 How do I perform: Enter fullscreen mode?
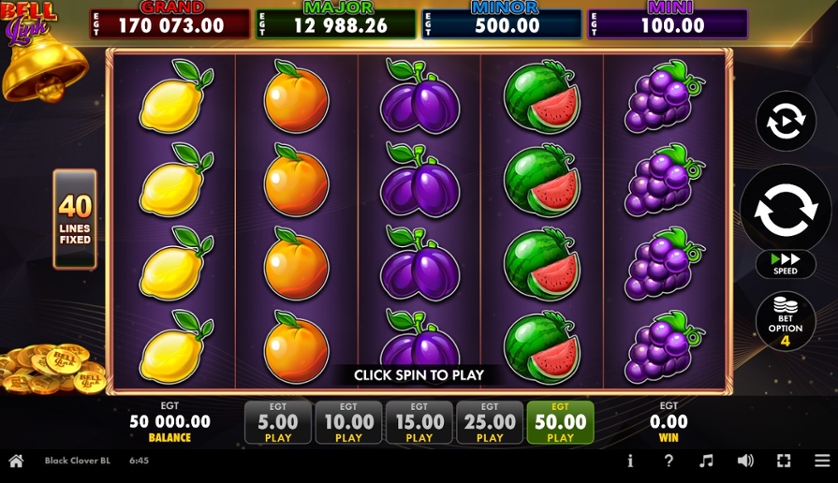click(x=784, y=461)
